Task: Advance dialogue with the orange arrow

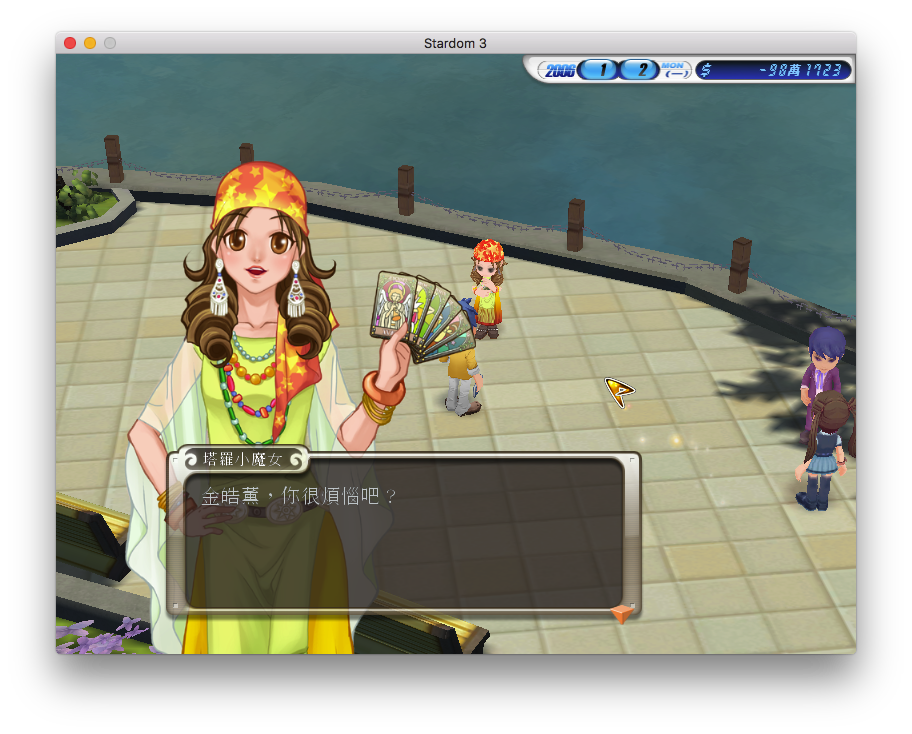Action: coord(622,613)
